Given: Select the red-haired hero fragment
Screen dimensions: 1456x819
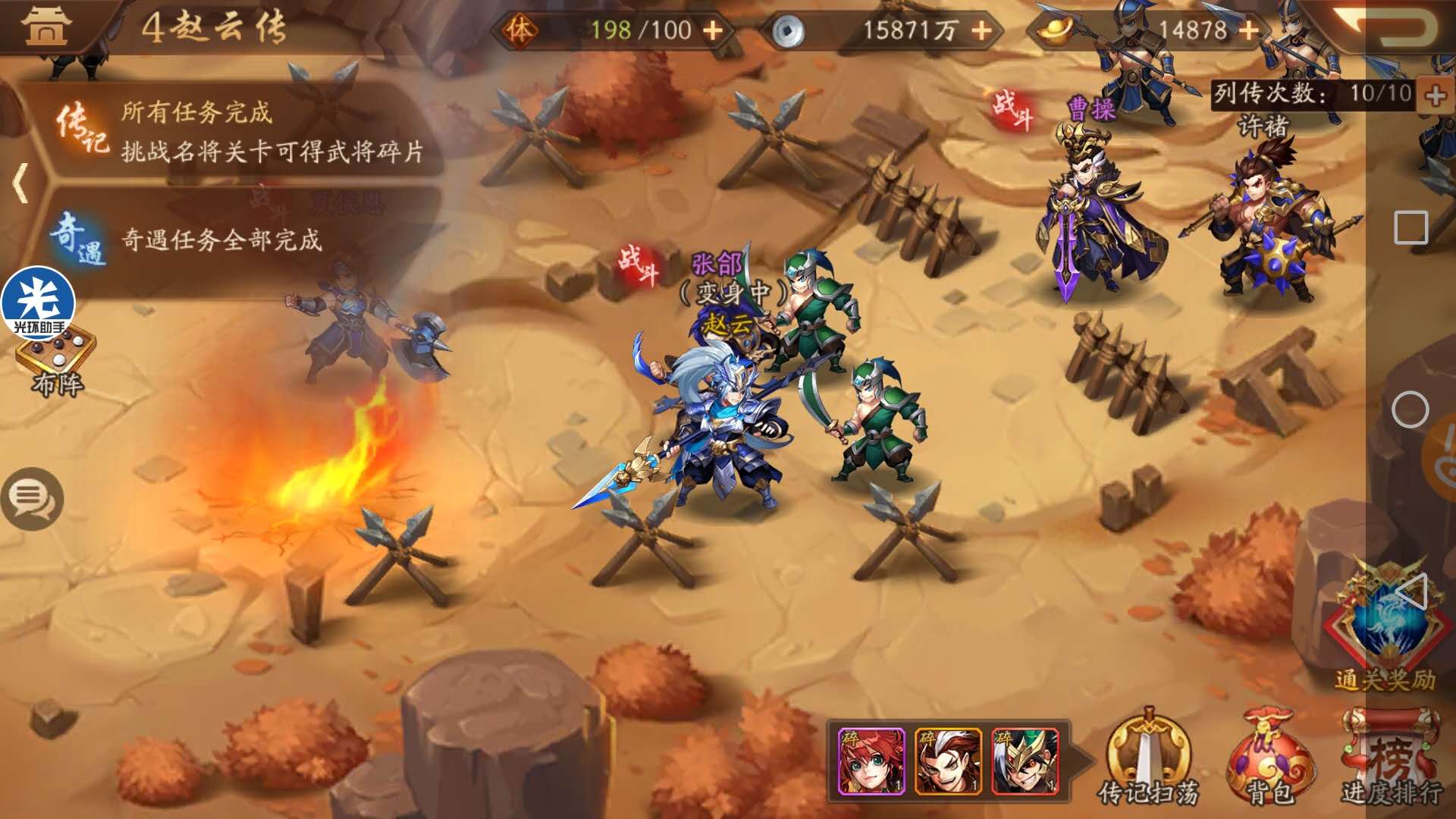Looking at the screenshot, I should tap(871, 761).
